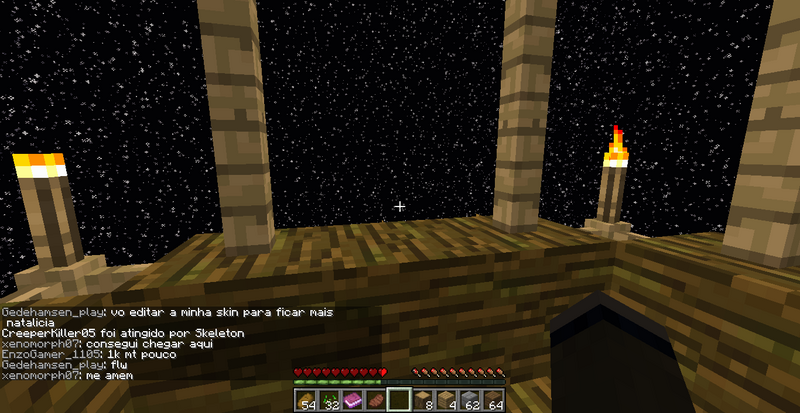Screen dimensions: 800x413
Task: Choose the wooden planks stack of 4
Action: tap(447, 401)
